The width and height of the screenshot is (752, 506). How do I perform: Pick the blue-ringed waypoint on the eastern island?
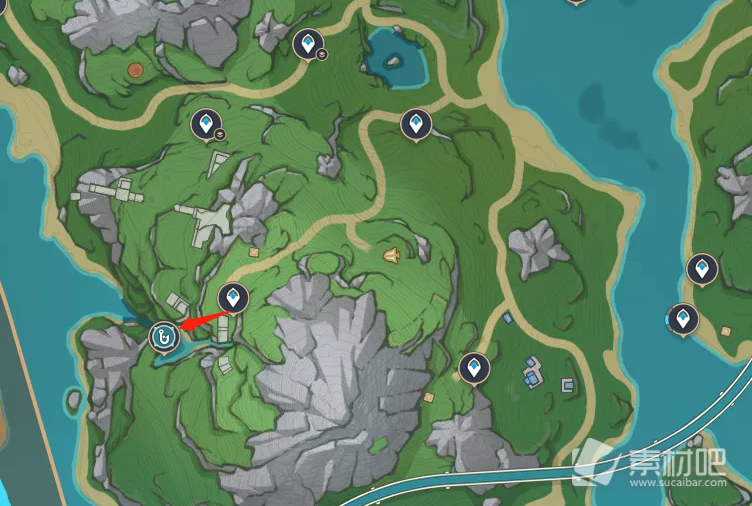pyautogui.click(x=682, y=319)
